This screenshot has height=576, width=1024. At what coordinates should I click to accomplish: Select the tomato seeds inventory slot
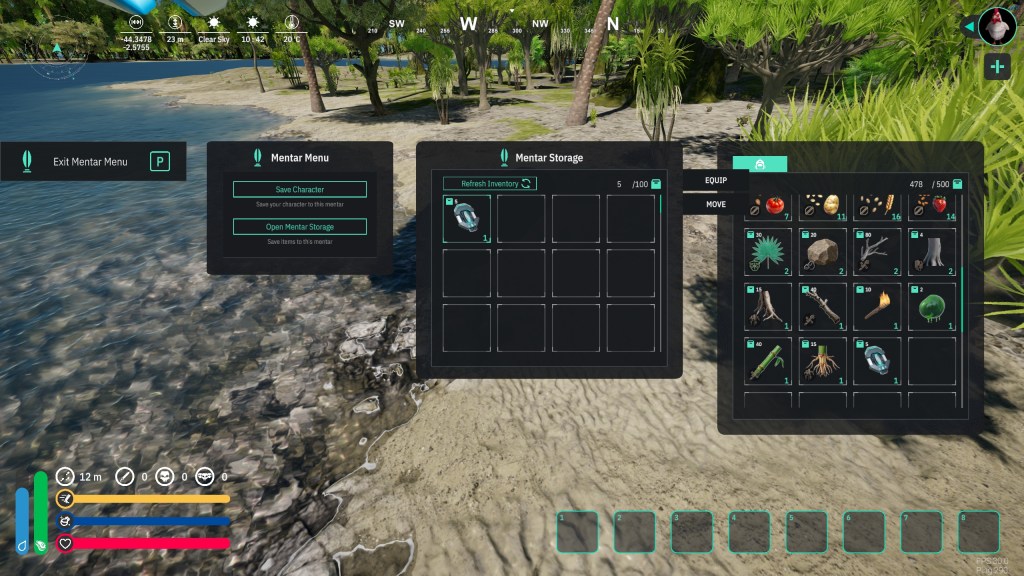[x=768, y=205]
